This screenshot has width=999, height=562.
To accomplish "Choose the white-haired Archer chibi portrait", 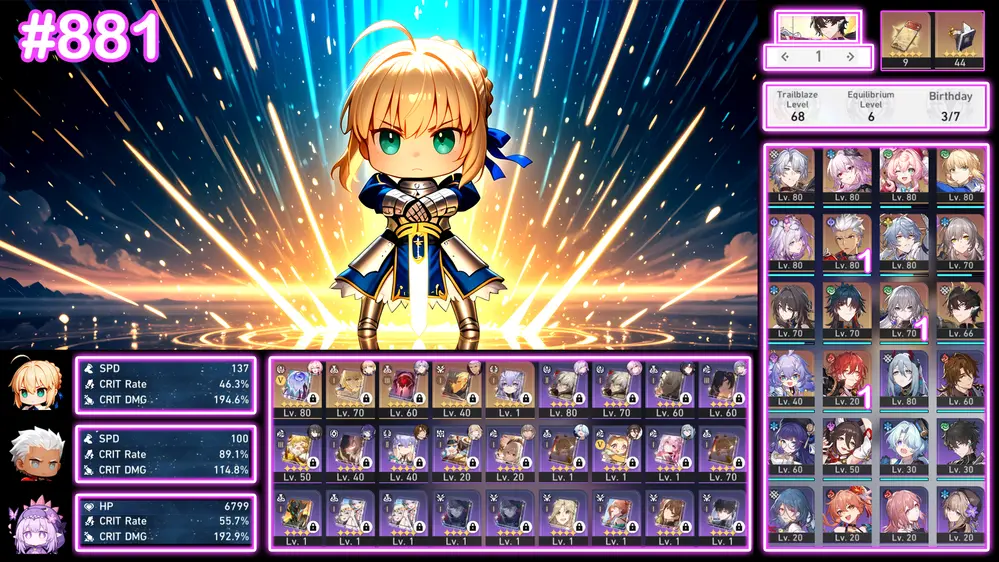I will (x=35, y=454).
